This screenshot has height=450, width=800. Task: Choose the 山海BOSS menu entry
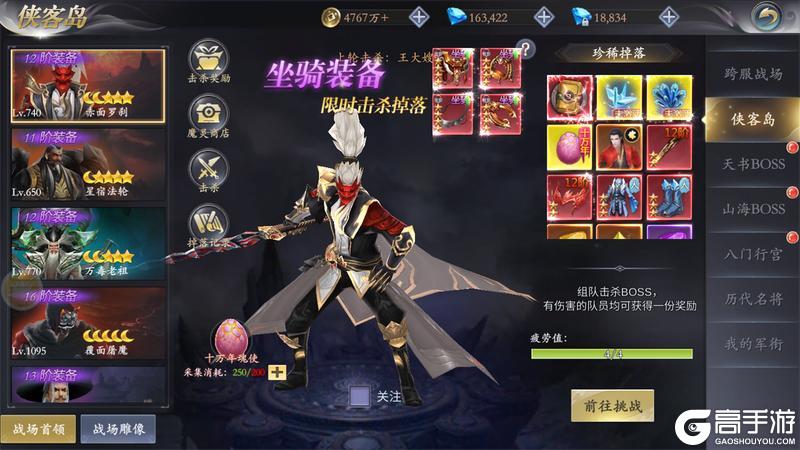point(754,209)
